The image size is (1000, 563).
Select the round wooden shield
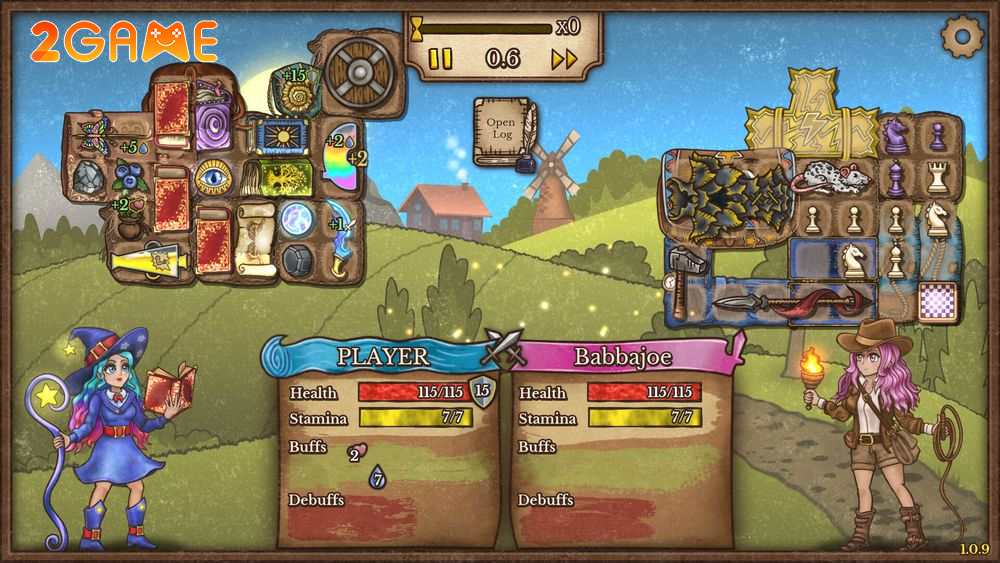pyautogui.click(x=356, y=71)
